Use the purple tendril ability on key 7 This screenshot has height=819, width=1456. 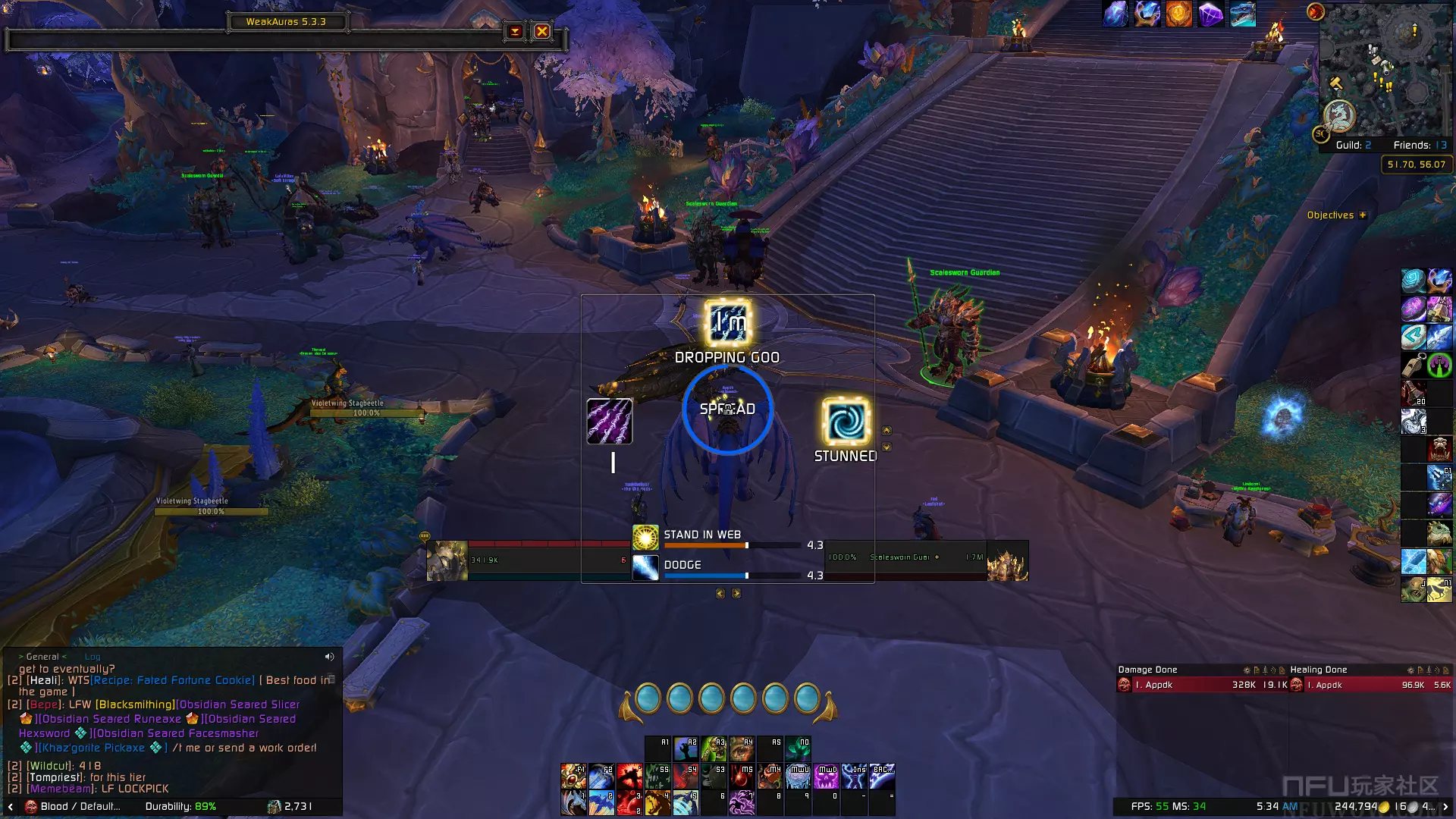(742, 802)
